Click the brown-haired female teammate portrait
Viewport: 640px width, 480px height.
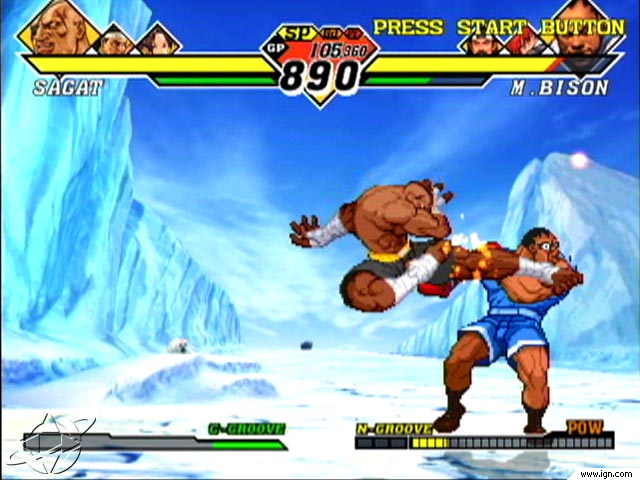pyautogui.click(x=158, y=41)
